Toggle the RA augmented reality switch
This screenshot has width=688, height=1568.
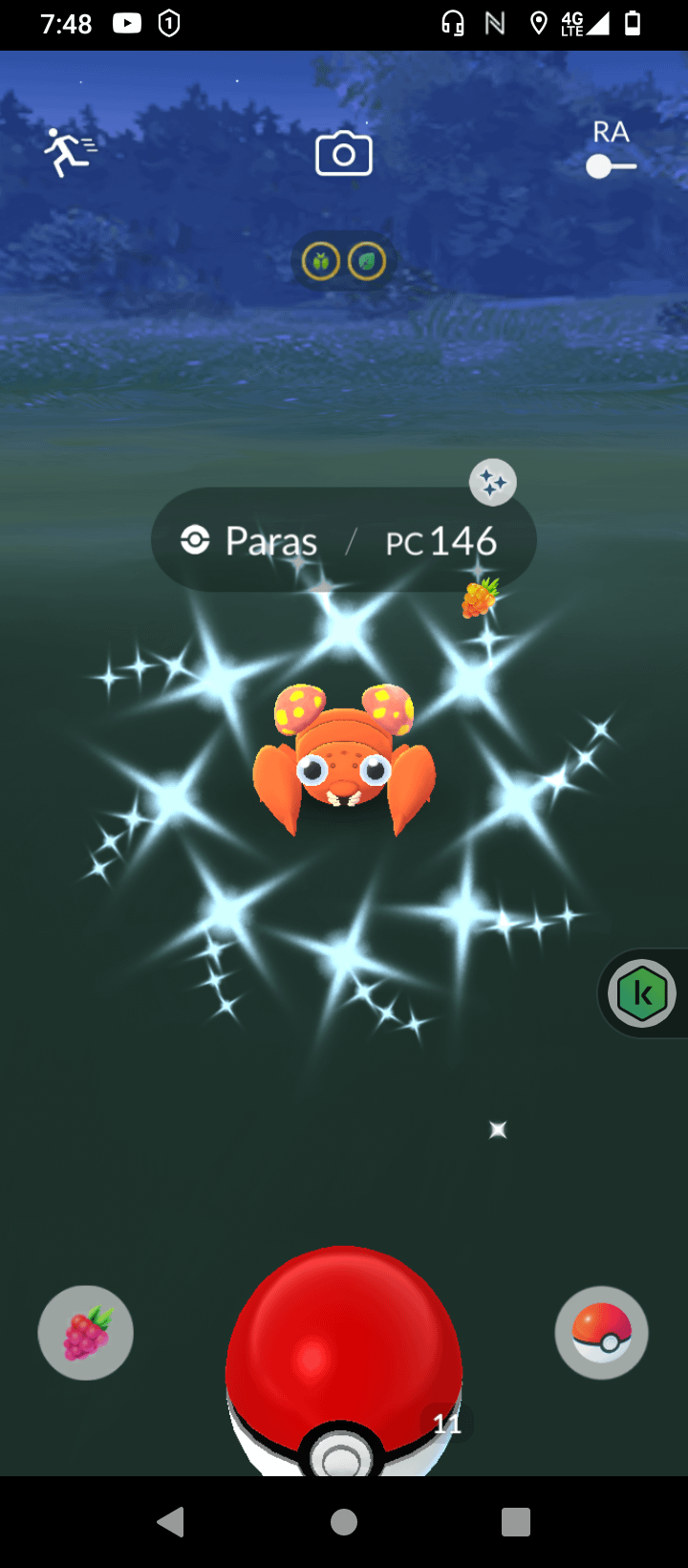(x=611, y=166)
